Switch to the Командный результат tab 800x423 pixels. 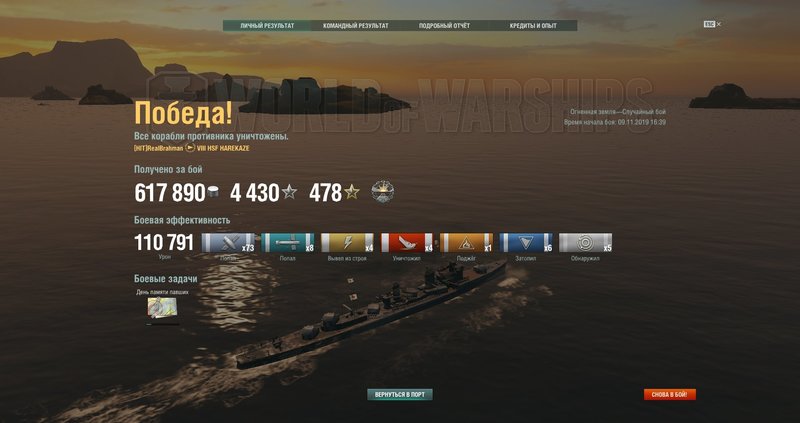click(355, 25)
